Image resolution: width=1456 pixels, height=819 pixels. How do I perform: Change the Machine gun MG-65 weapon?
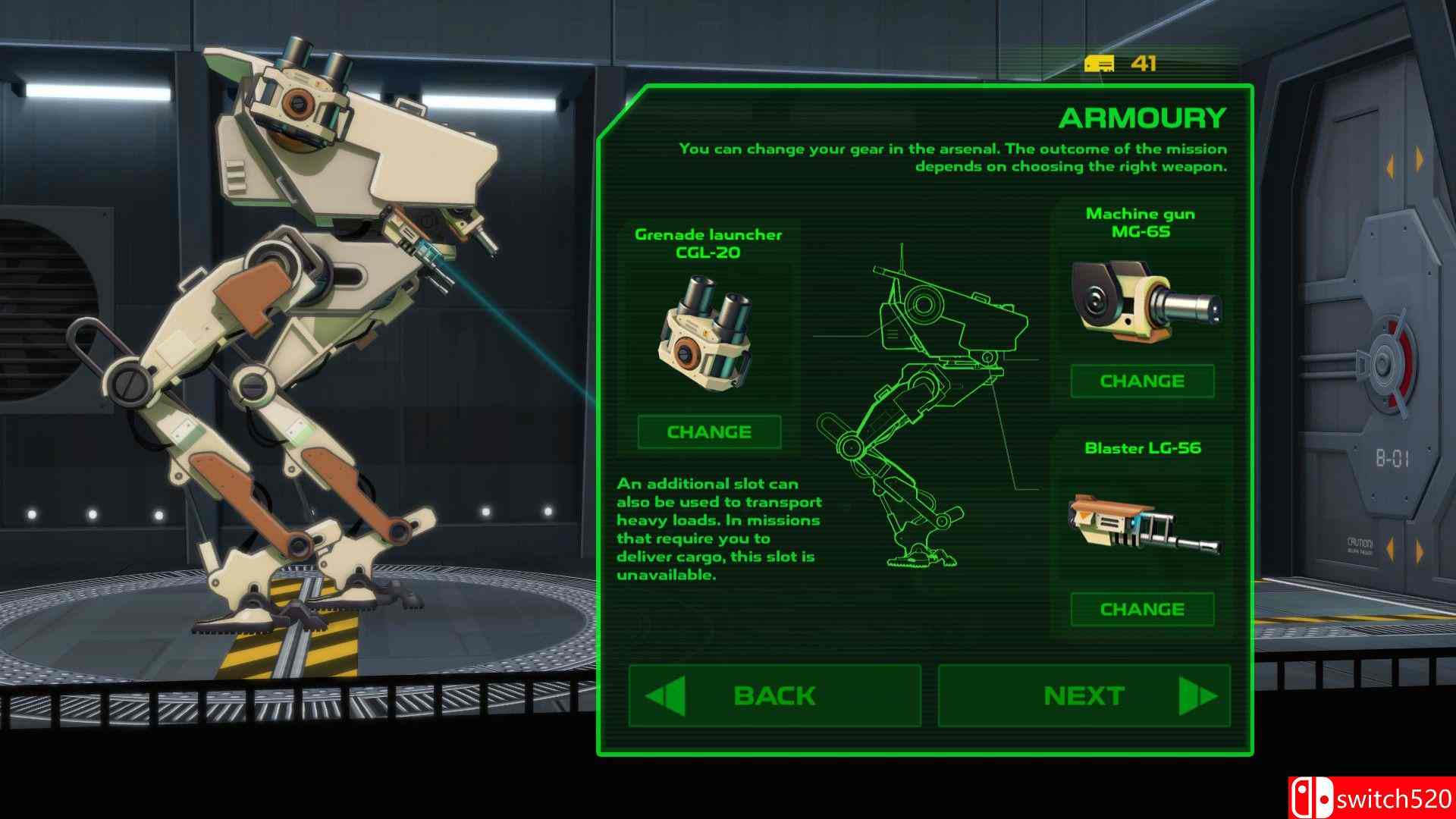1142,381
